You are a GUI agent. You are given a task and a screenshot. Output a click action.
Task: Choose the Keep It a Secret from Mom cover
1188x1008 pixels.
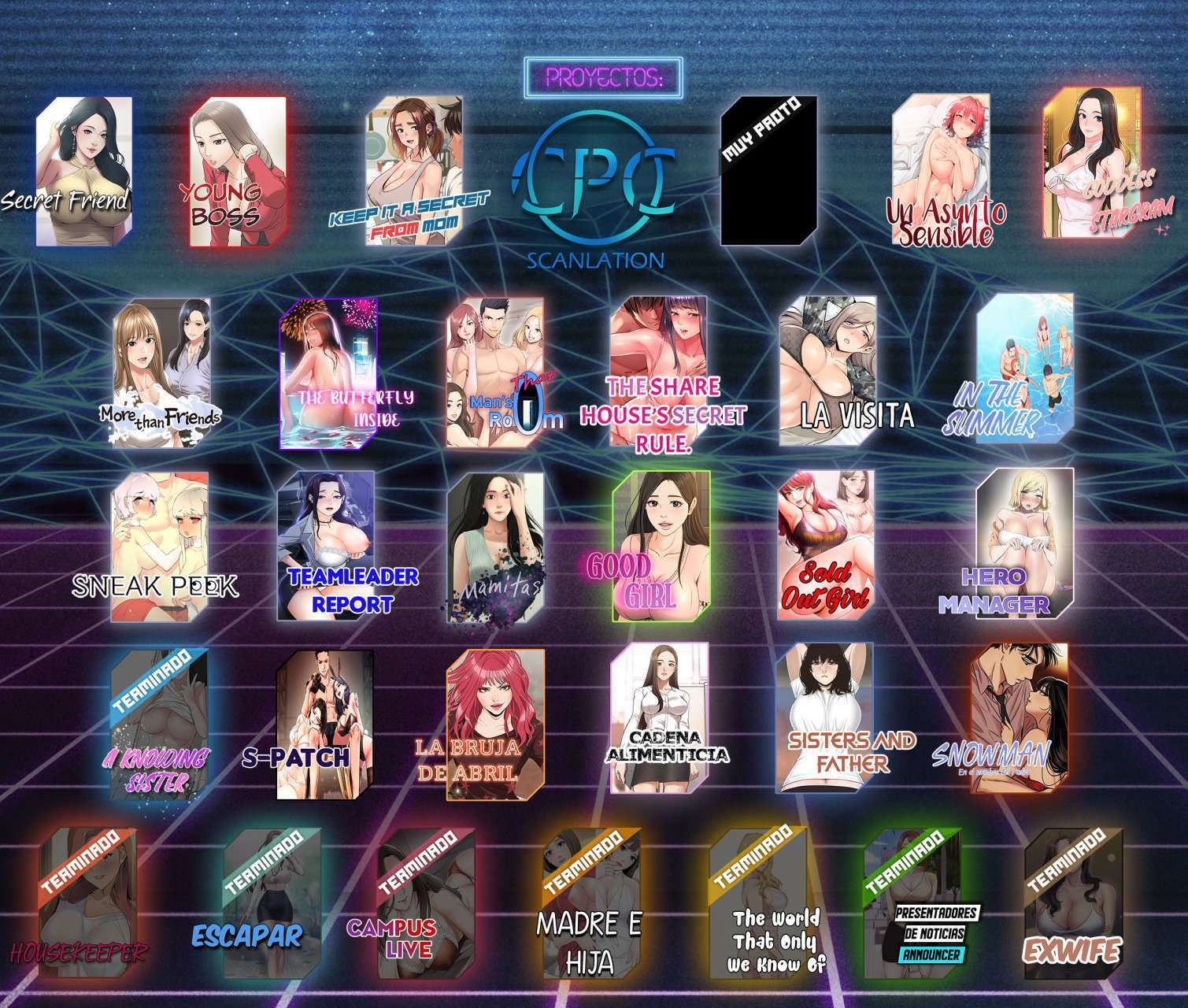pos(413,171)
